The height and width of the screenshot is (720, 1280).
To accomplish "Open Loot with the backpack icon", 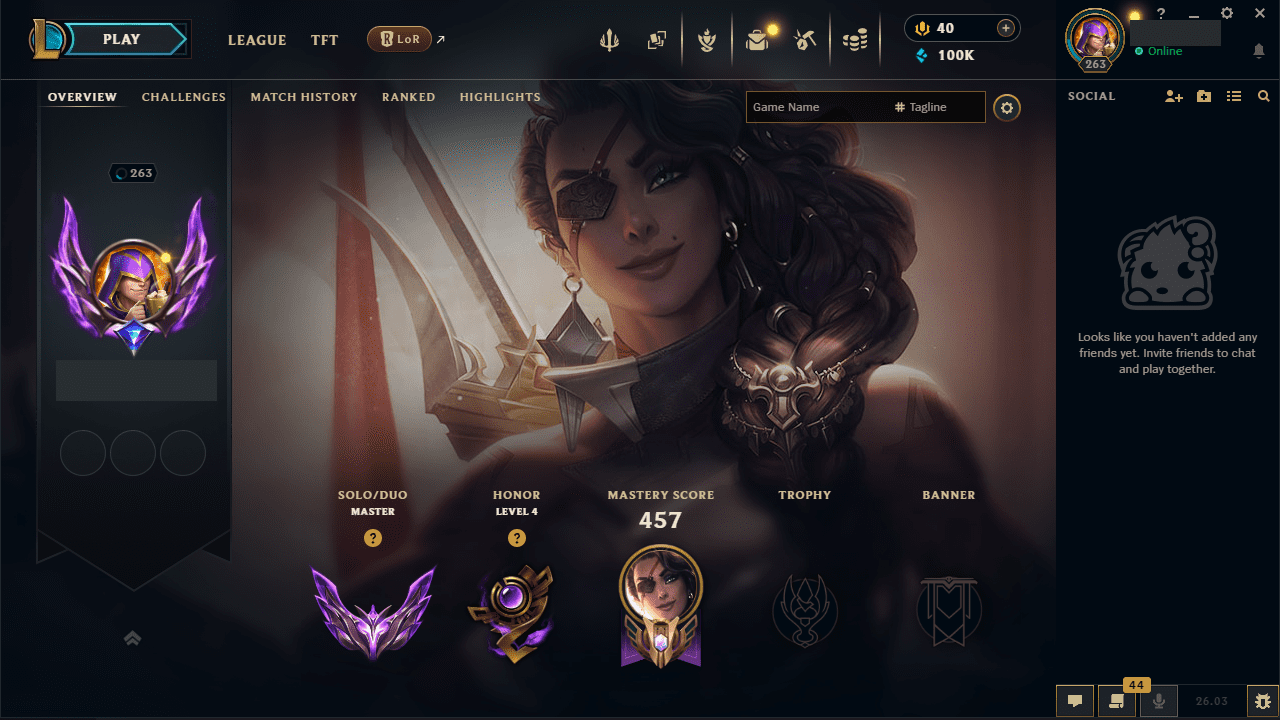I will tap(757, 40).
